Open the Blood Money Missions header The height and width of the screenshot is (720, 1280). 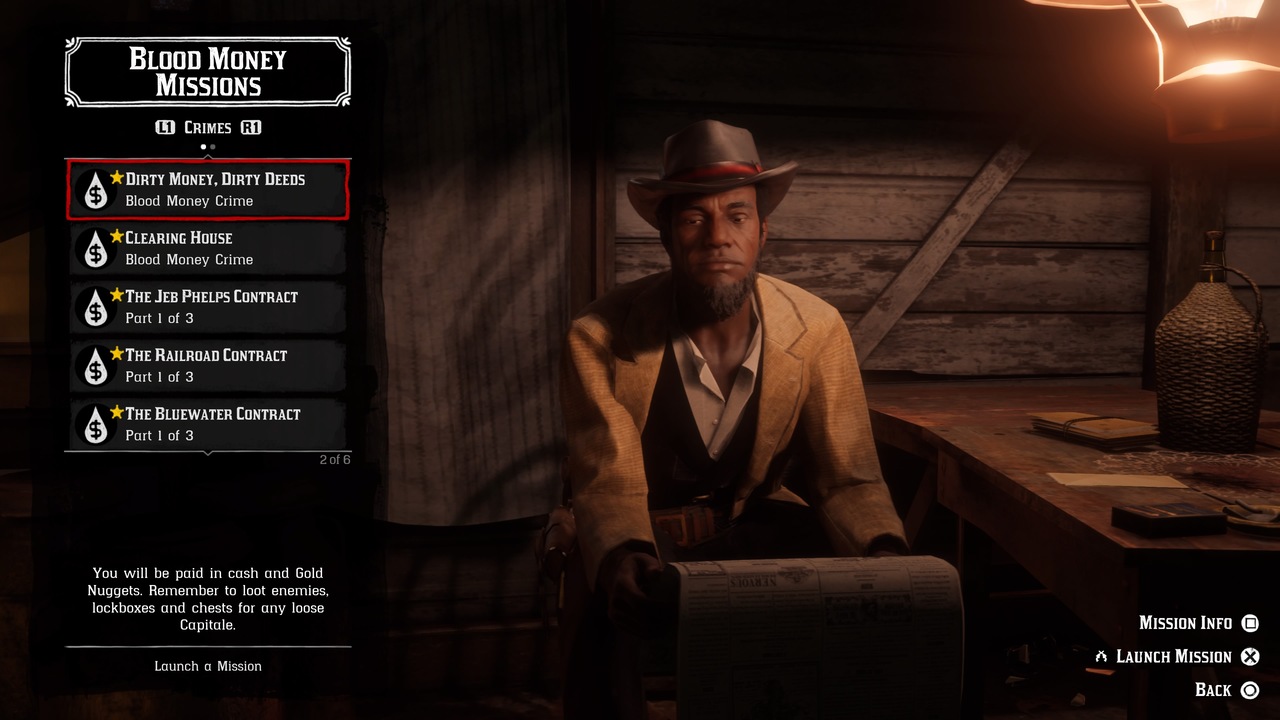point(208,70)
